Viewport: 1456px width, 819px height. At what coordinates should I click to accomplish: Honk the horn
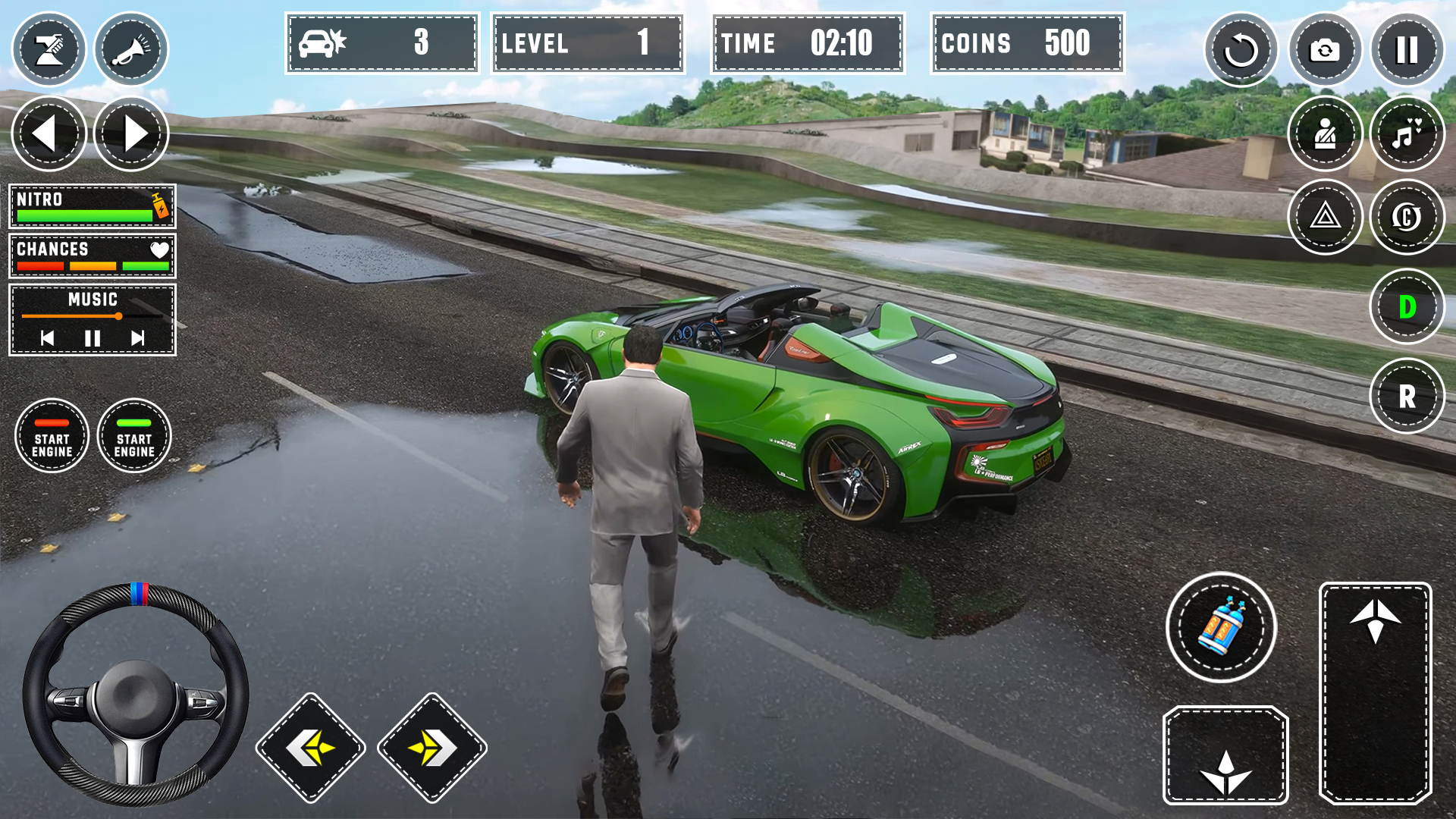[x=131, y=50]
